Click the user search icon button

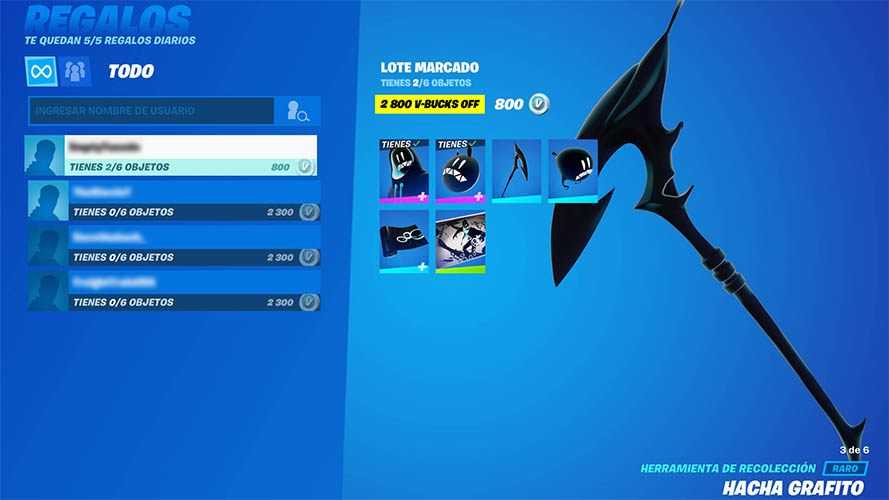tap(298, 111)
